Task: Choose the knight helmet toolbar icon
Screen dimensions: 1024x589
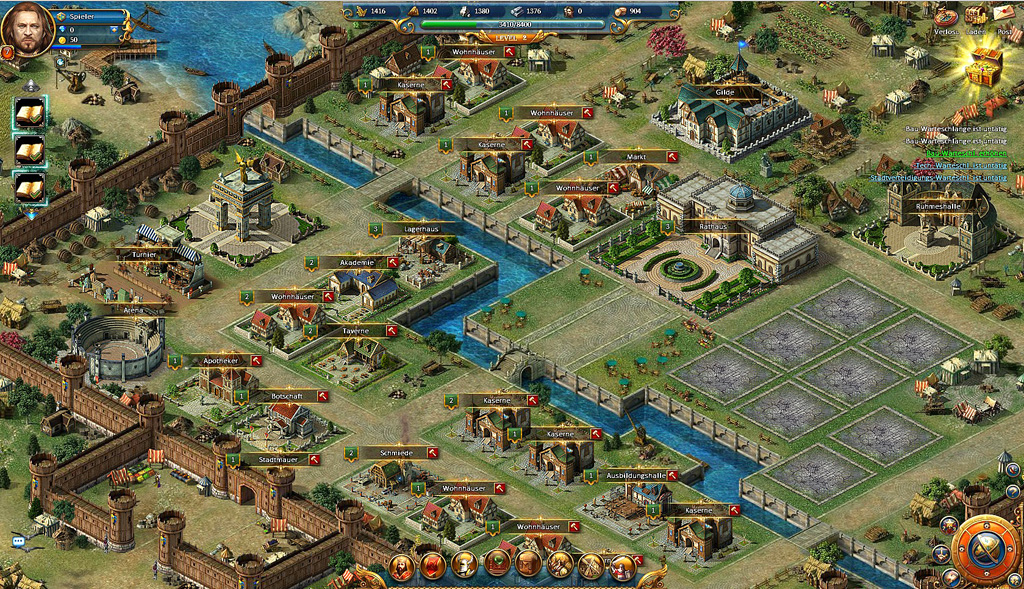Action: (464, 565)
